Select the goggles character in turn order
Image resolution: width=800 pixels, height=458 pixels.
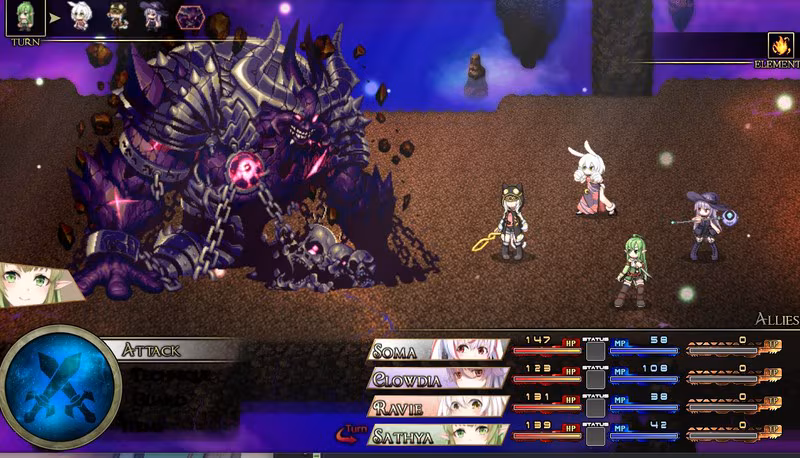tap(117, 16)
